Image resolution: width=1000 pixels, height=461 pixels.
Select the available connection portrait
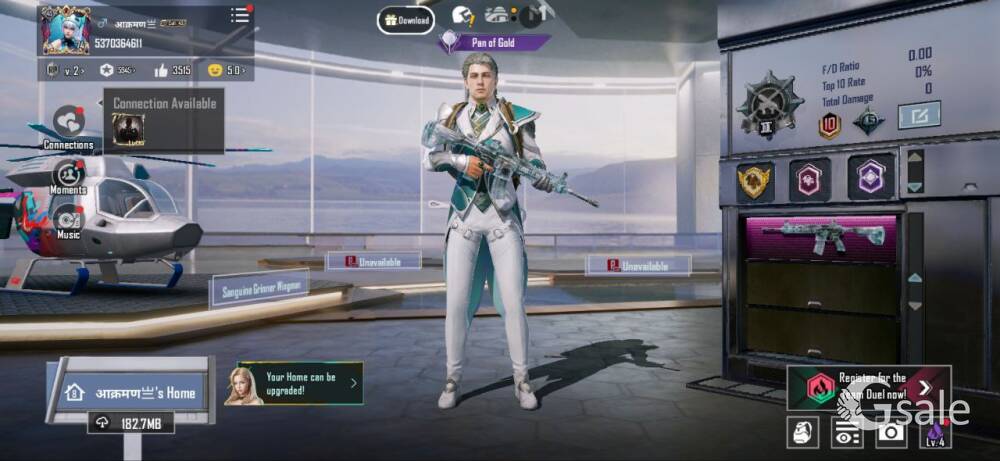coord(128,128)
